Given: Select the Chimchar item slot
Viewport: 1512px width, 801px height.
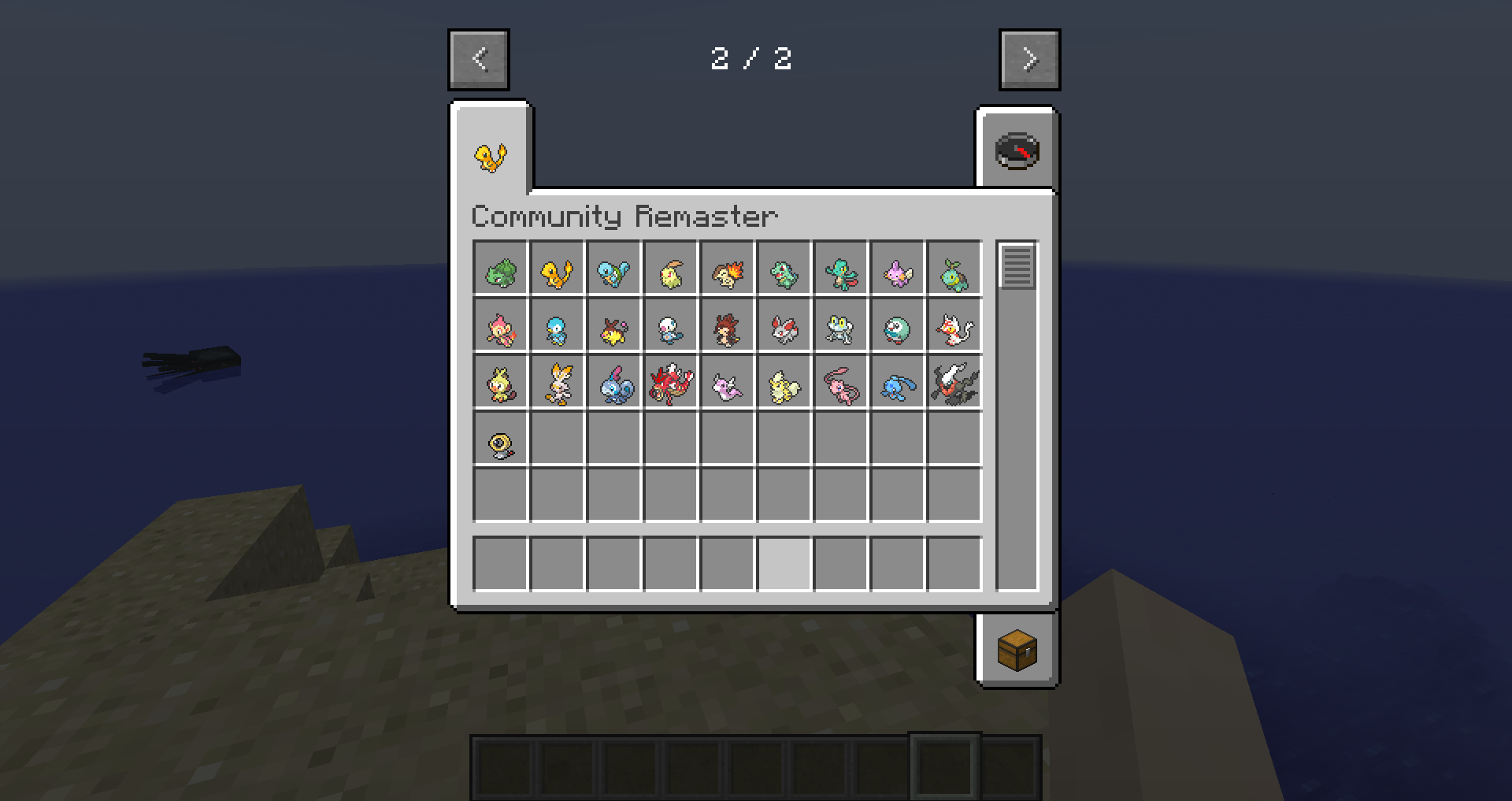Looking at the screenshot, I should (501, 326).
